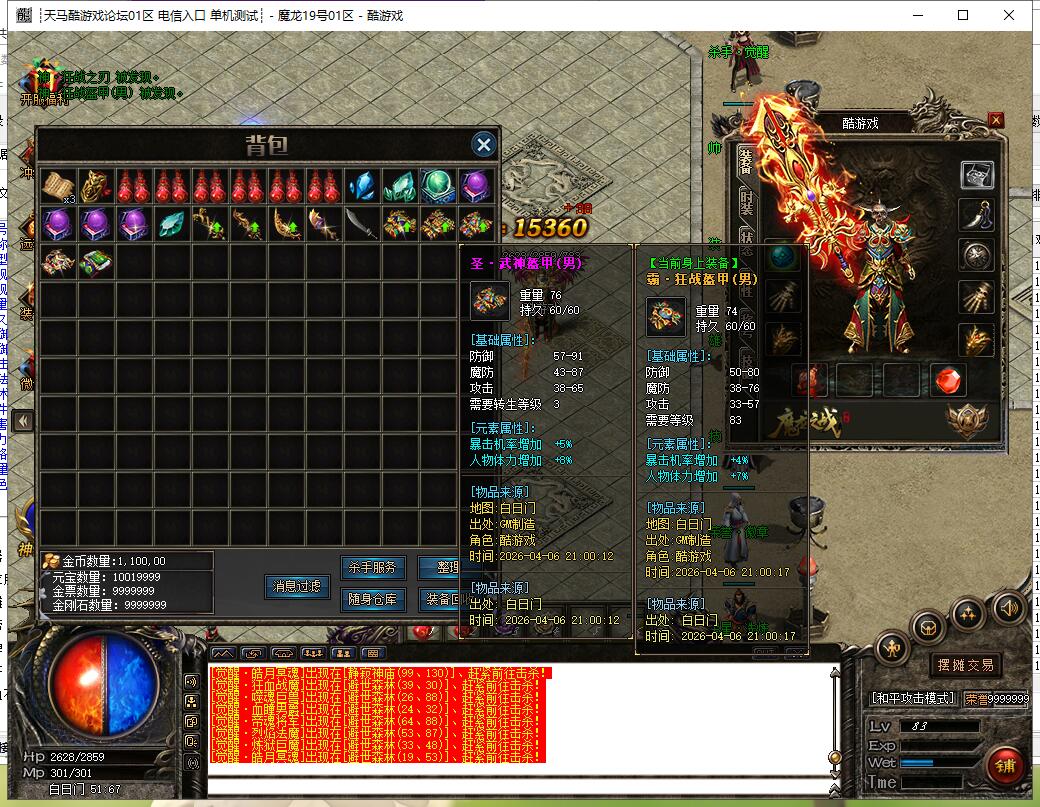Select the curved grey saber in bag
1040x807 pixels.
(361, 224)
